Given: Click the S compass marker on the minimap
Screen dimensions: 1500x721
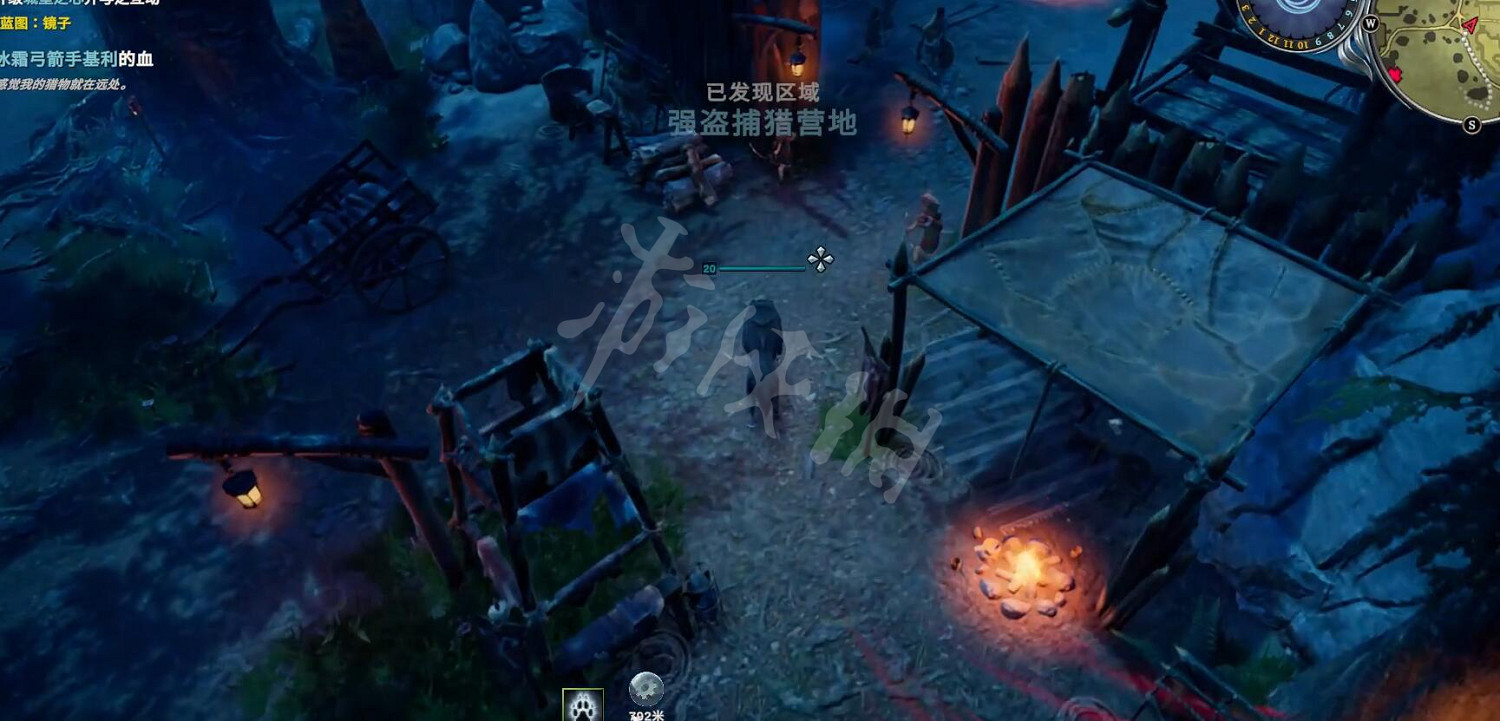Looking at the screenshot, I should [x=1471, y=124].
